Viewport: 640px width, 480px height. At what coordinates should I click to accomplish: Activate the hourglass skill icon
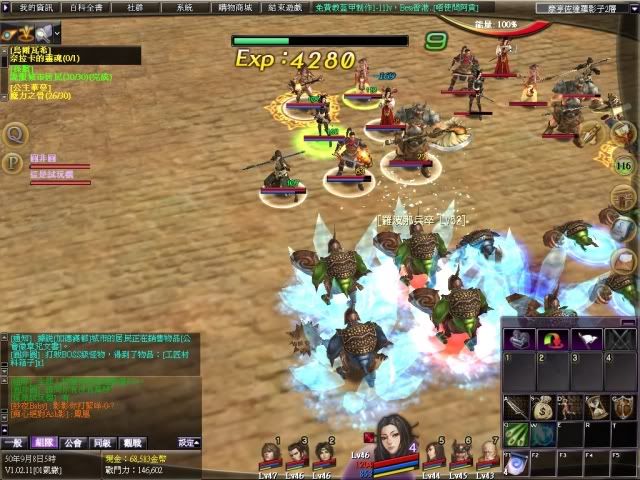tap(596, 406)
